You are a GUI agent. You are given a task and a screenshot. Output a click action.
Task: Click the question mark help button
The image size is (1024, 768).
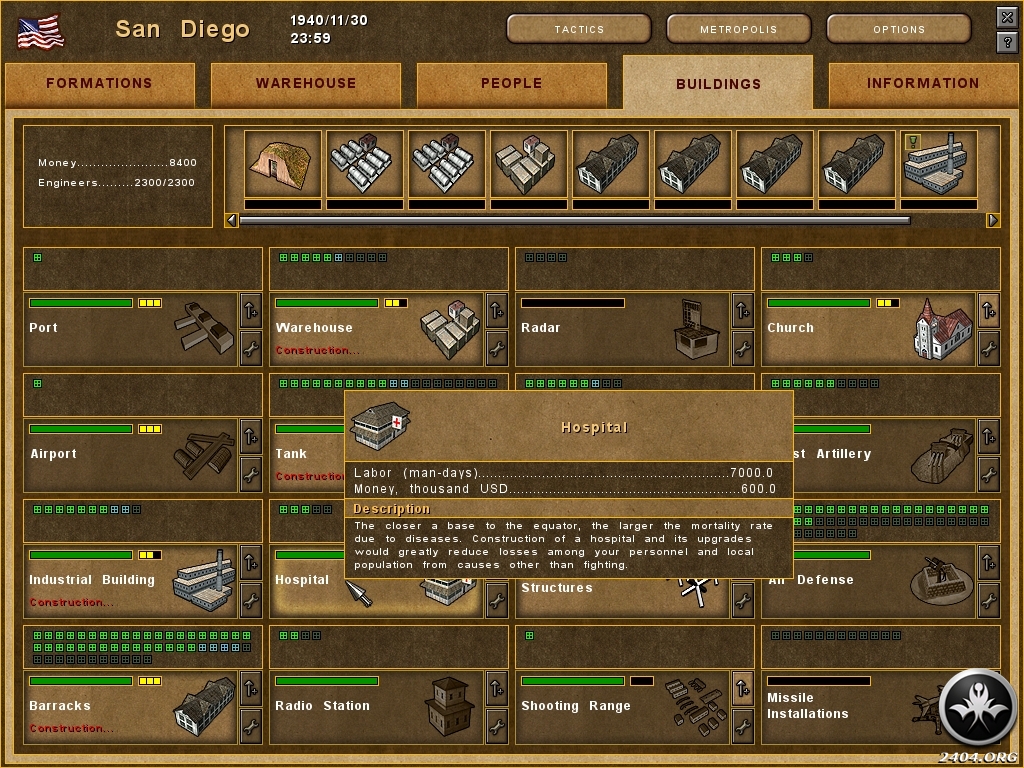pyautogui.click(x=1007, y=42)
